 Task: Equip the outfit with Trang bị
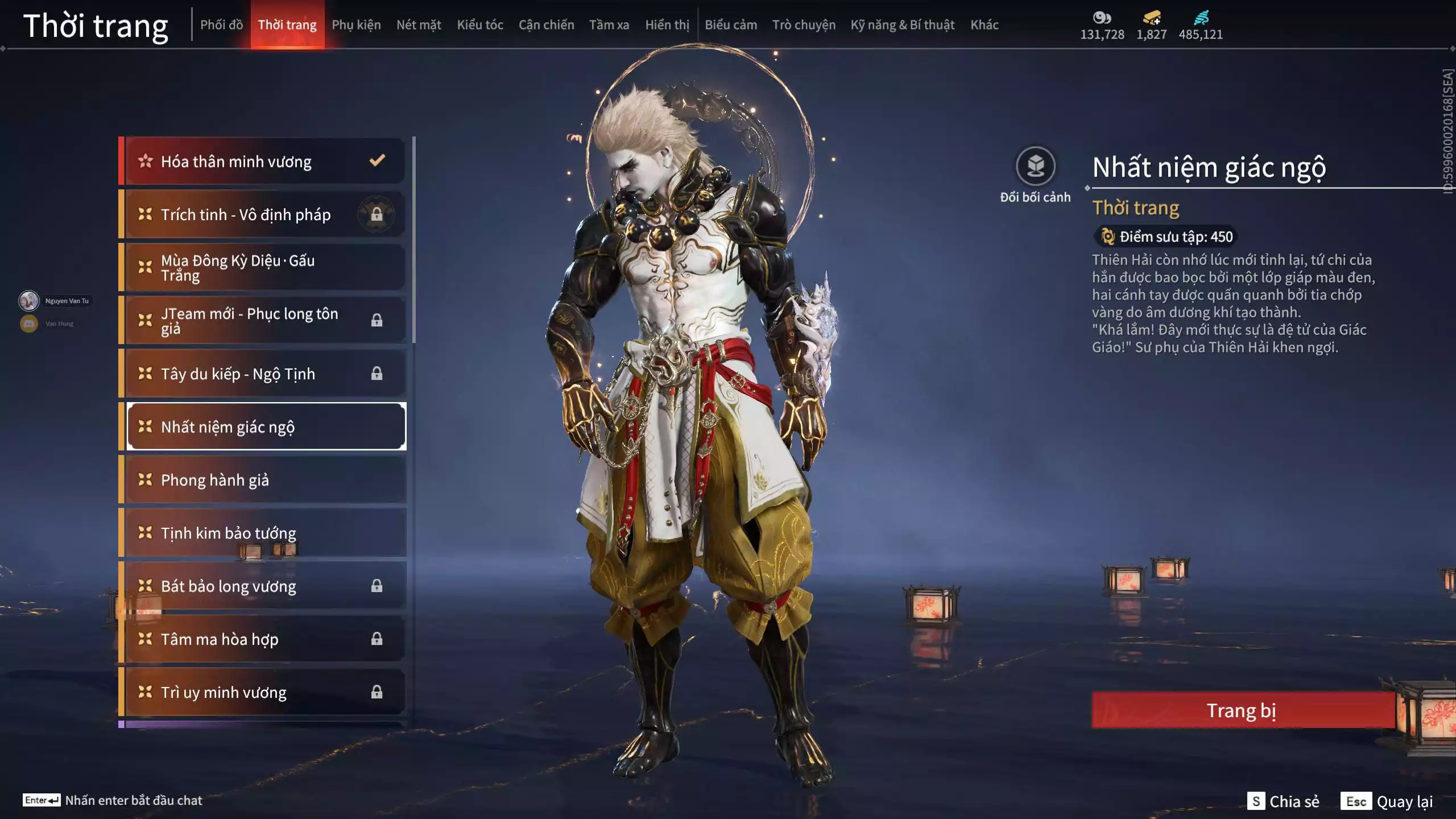click(1242, 710)
